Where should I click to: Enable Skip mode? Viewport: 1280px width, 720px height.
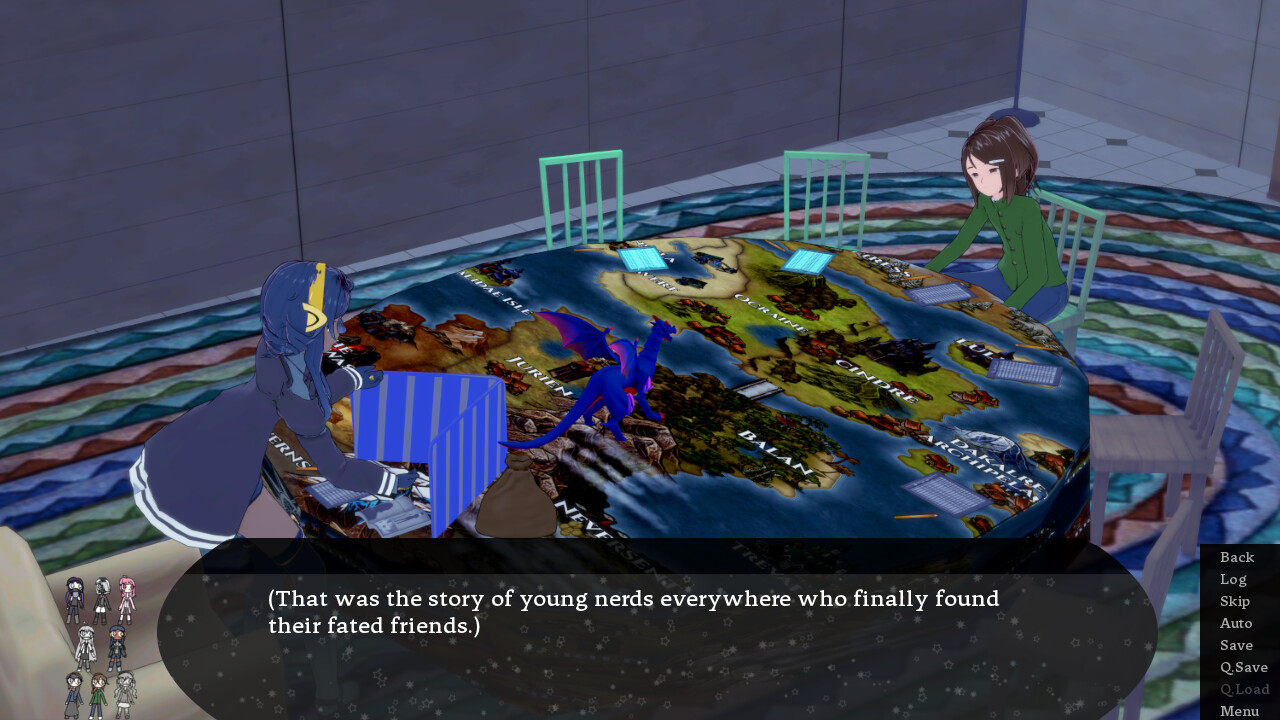(x=1234, y=601)
